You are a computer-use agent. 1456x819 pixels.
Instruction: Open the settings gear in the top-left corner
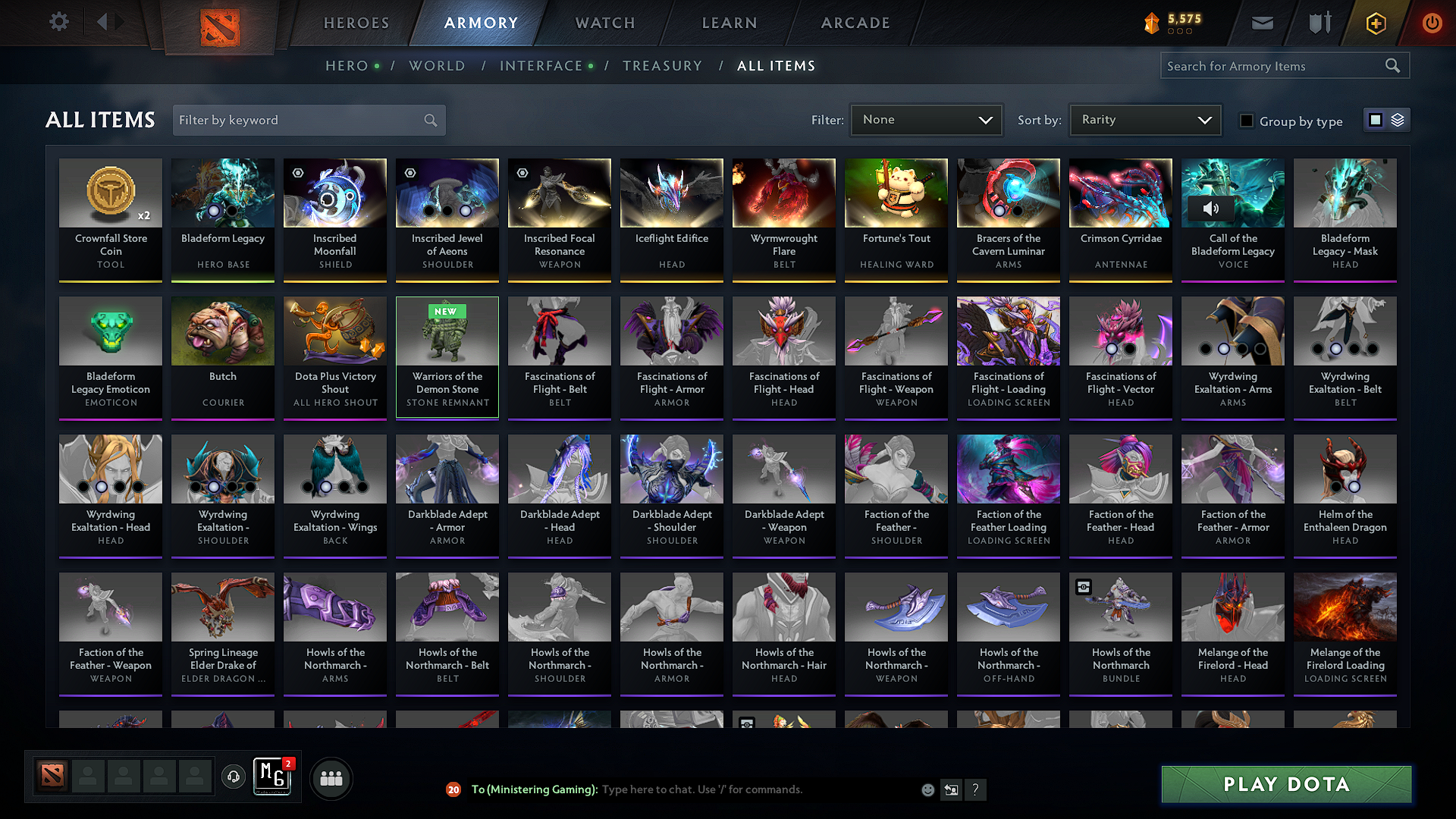click(x=58, y=22)
